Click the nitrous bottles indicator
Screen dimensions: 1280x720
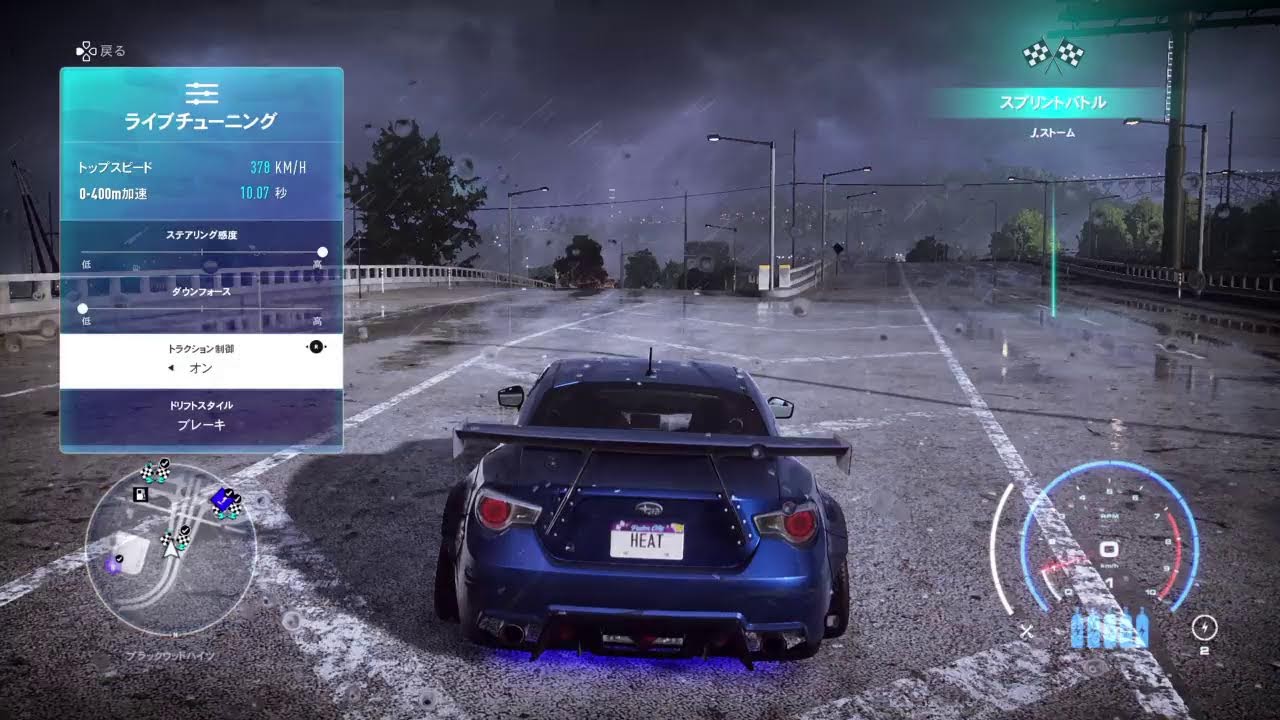point(1109,628)
